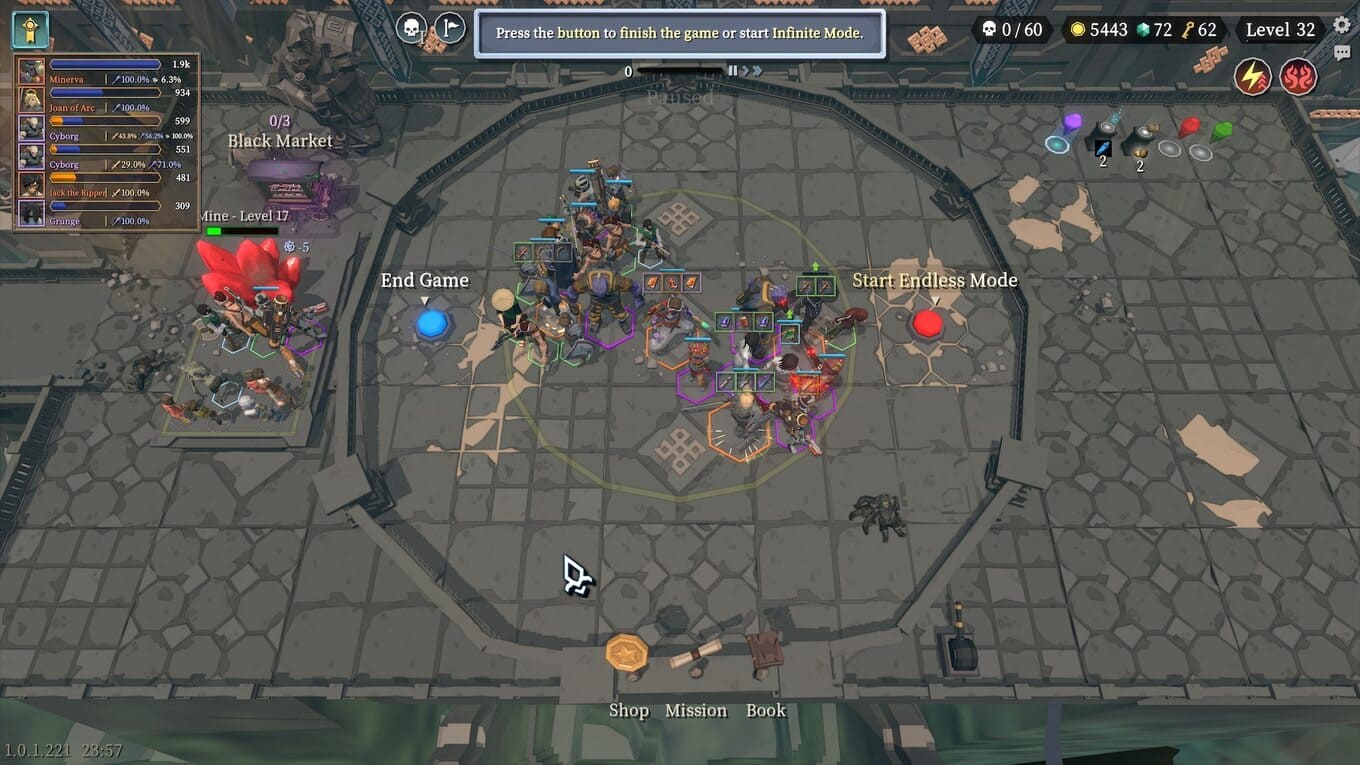Toggle the pause playback control

(x=733, y=71)
